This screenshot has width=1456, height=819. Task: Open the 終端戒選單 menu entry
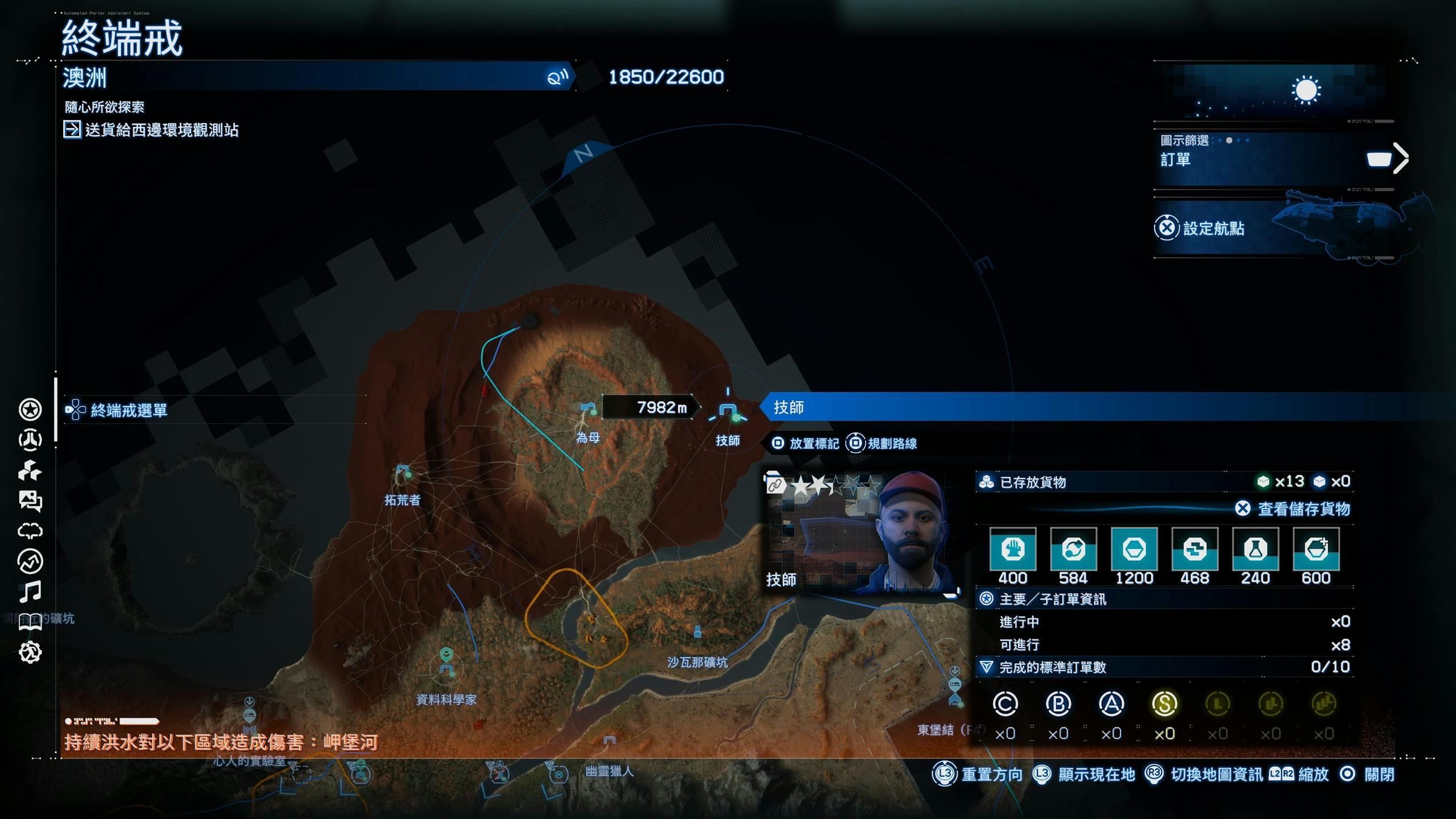click(129, 410)
